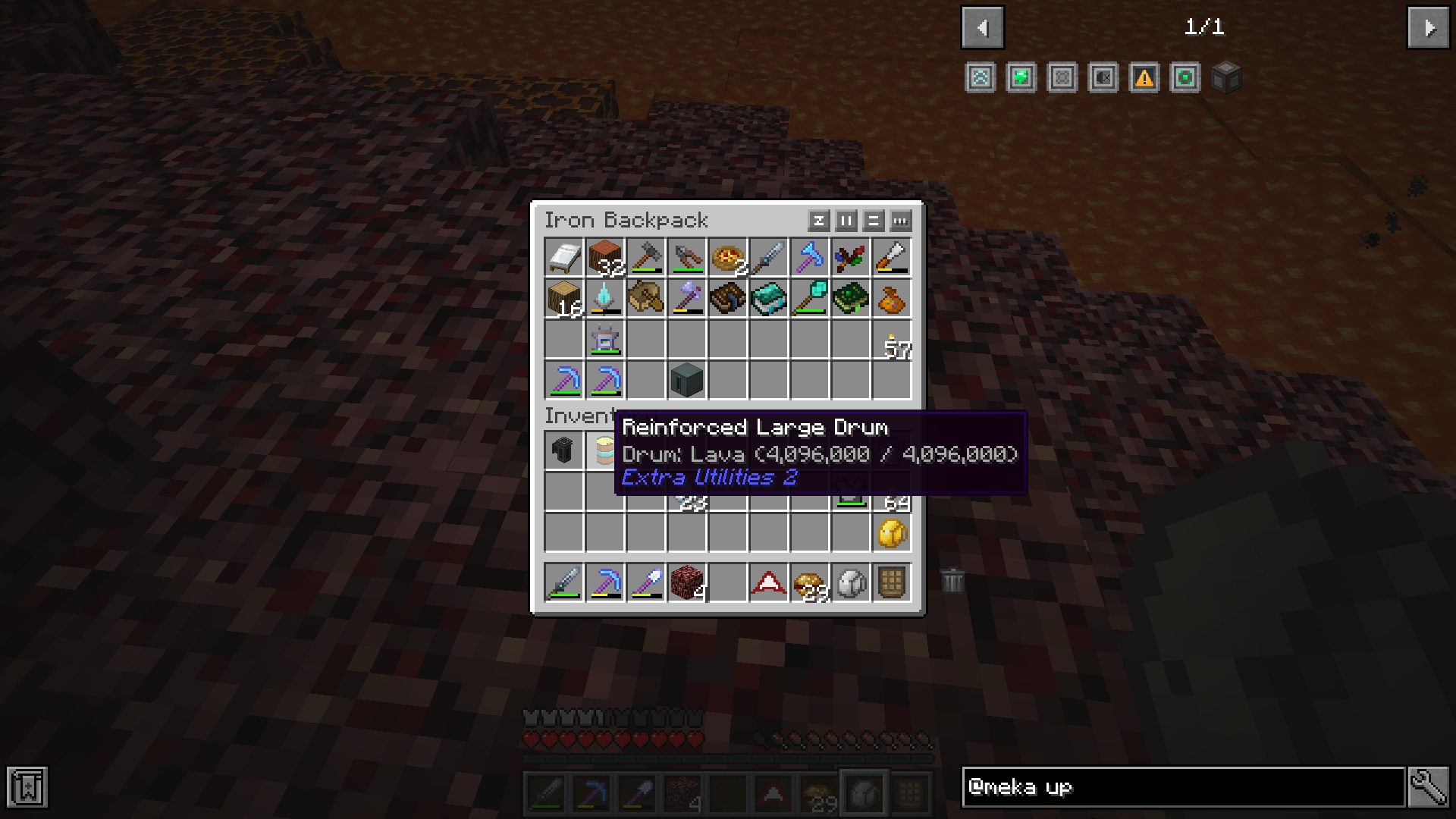Pick up the stack of 16 logs
The width and height of the screenshot is (1456, 819).
point(564,298)
